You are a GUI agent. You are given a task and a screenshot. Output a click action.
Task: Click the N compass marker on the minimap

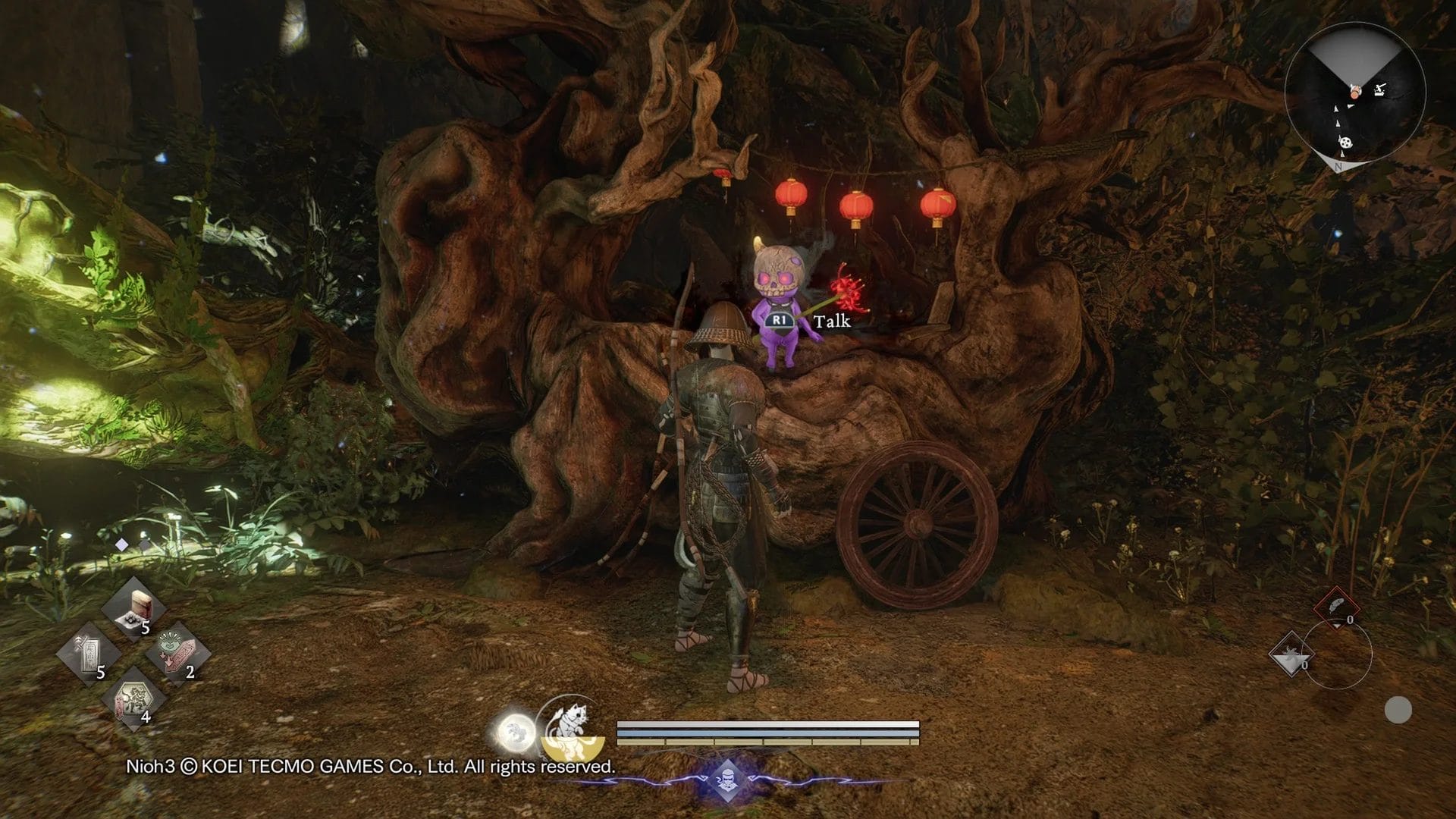(x=1338, y=167)
